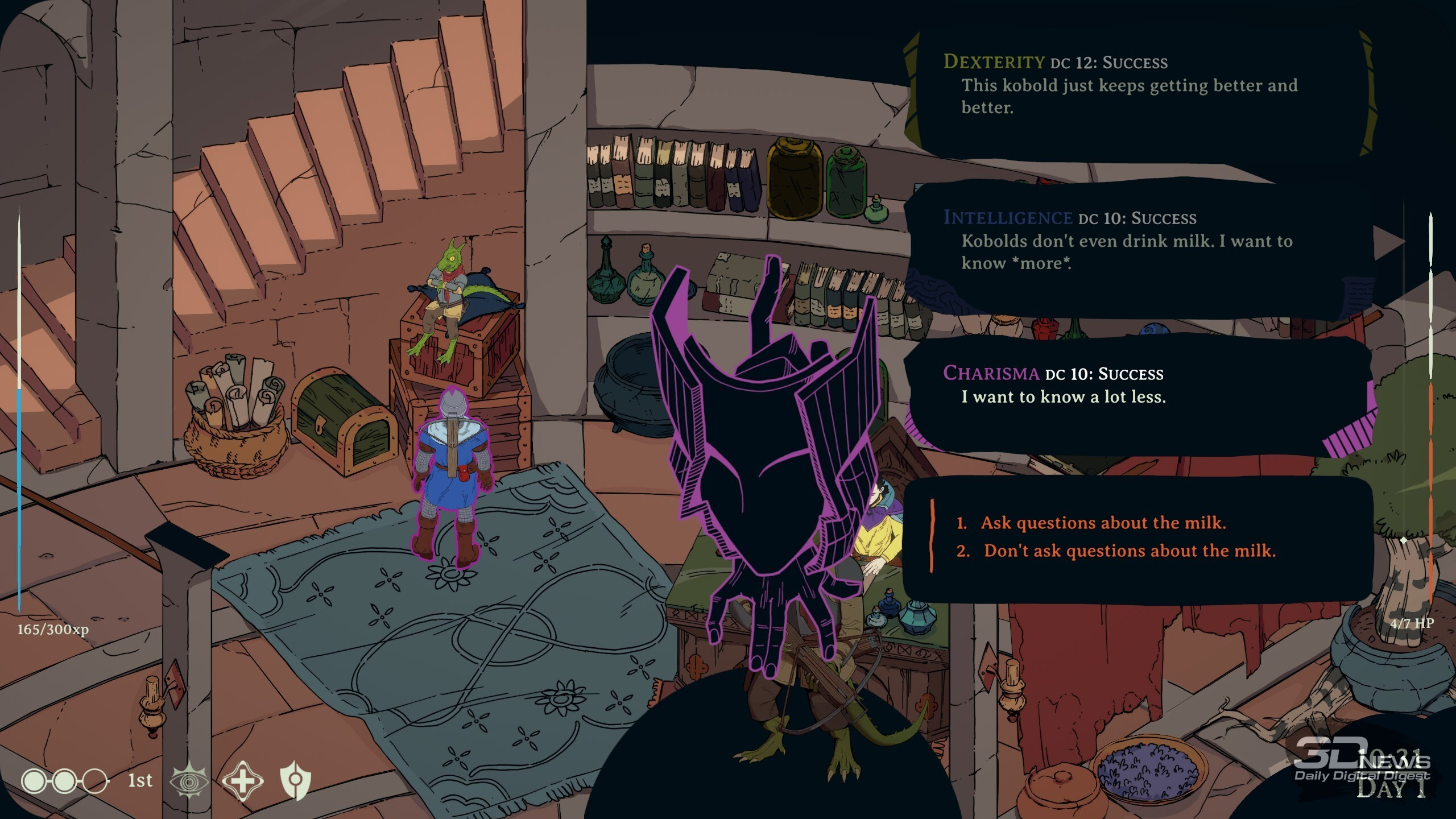Viewport: 1456px width, 819px height.
Task: Activate the eye spell icon
Action: click(x=189, y=780)
